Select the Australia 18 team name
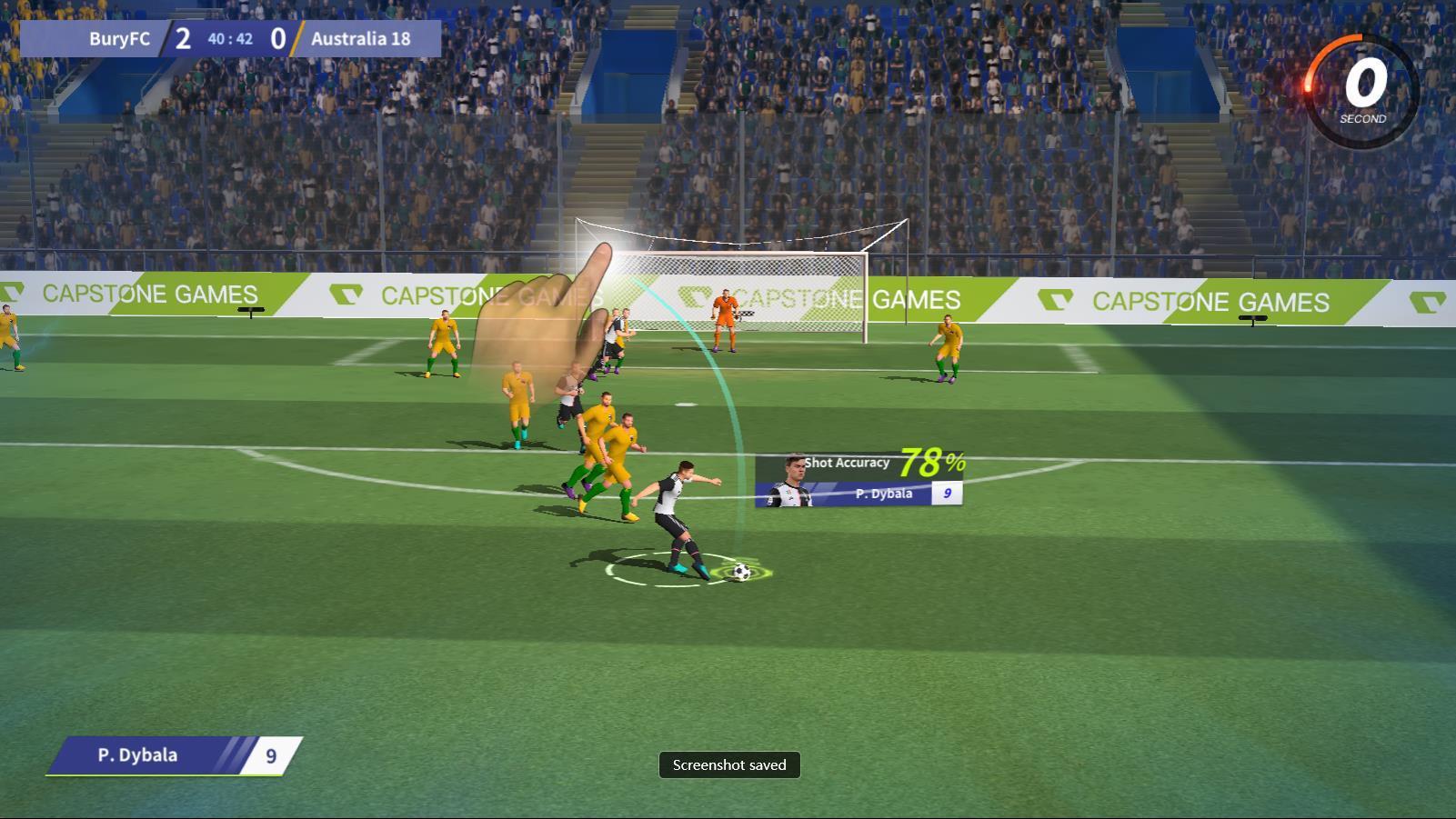The image size is (1456, 819). pyautogui.click(x=360, y=39)
